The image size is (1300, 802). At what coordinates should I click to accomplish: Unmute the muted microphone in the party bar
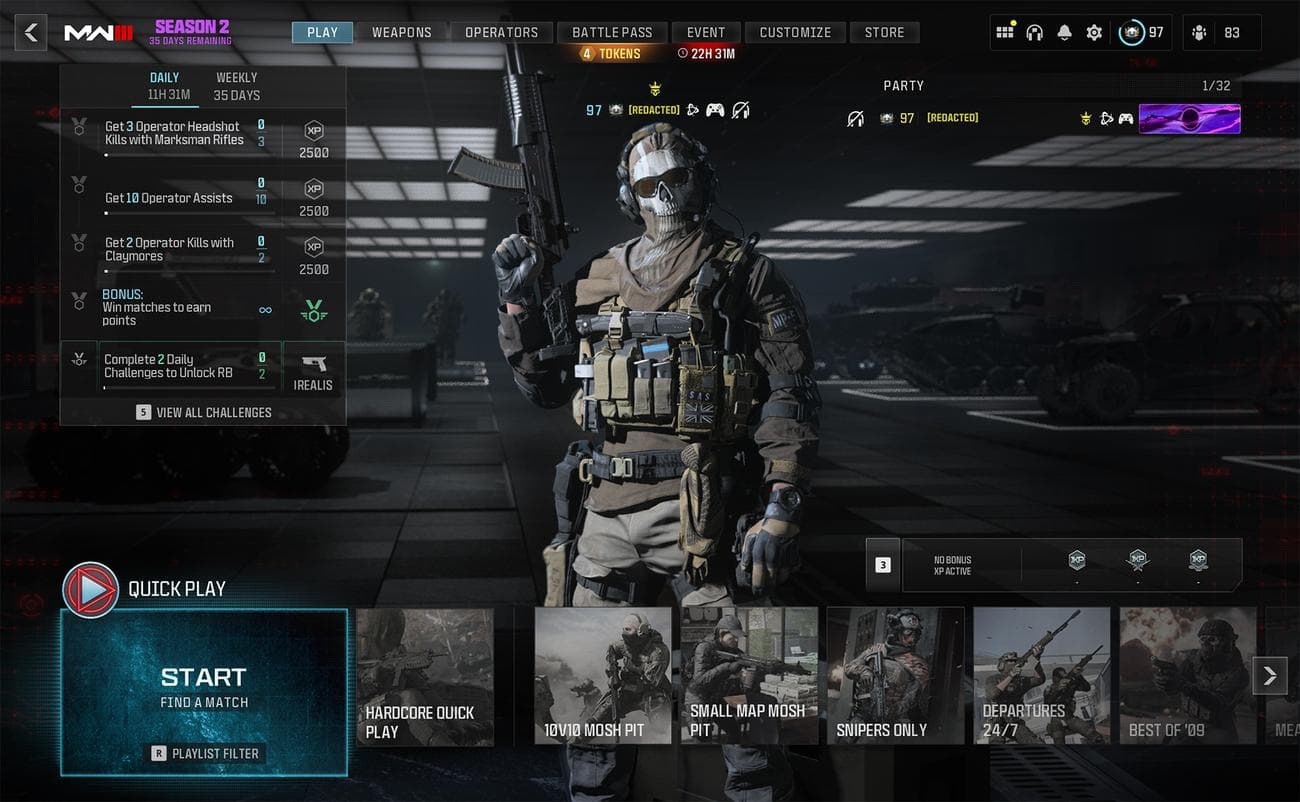856,118
